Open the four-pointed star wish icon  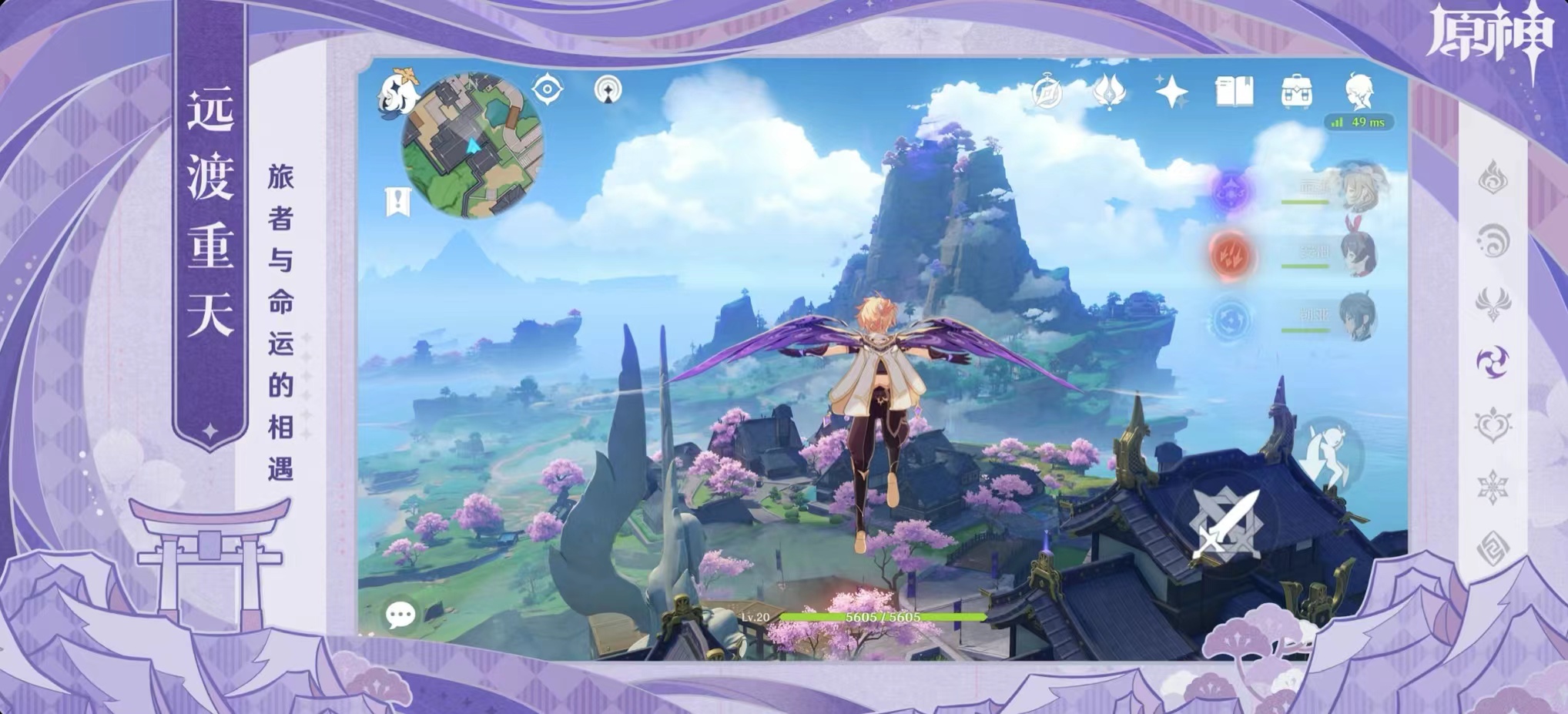tap(1171, 92)
